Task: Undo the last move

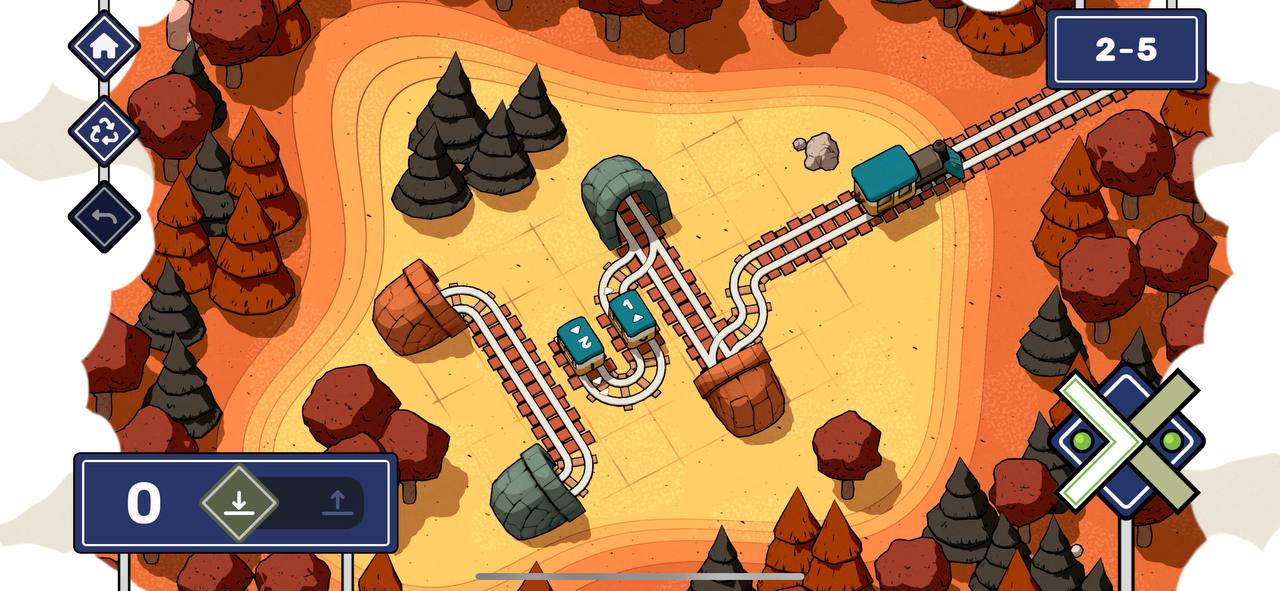Action: [x=104, y=216]
